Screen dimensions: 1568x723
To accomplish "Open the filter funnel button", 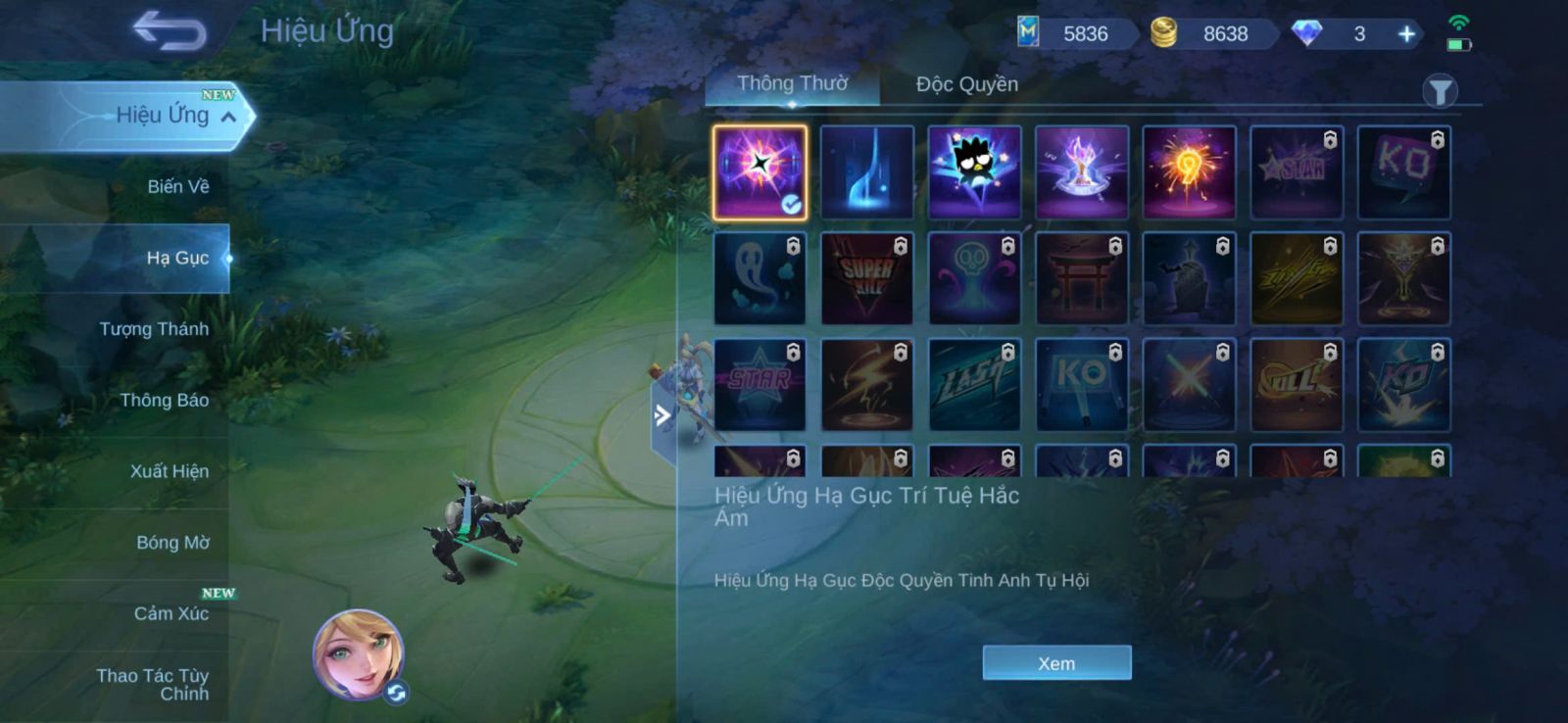I will [1439, 92].
